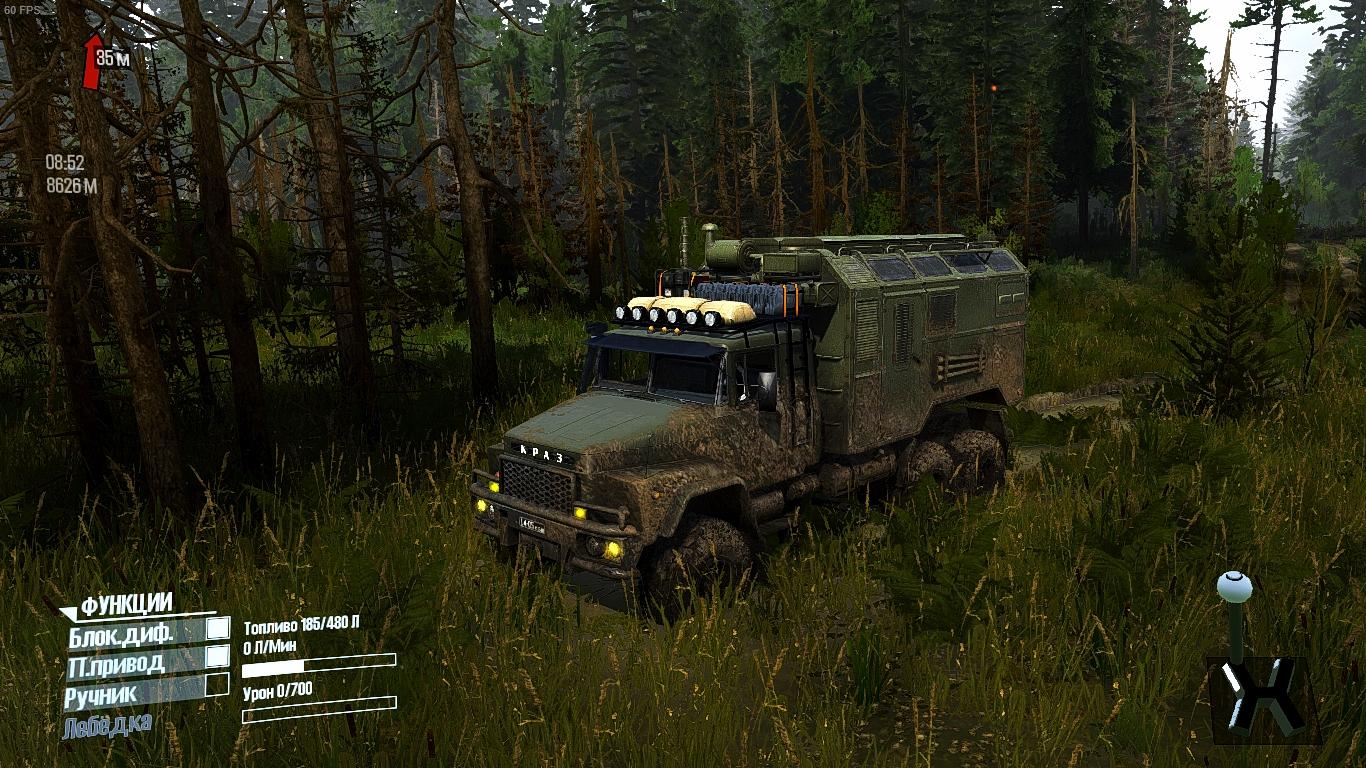This screenshot has height=768, width=1366.
Task: Activate the Лебёдка winch function
Action: [x=107, y=725]
